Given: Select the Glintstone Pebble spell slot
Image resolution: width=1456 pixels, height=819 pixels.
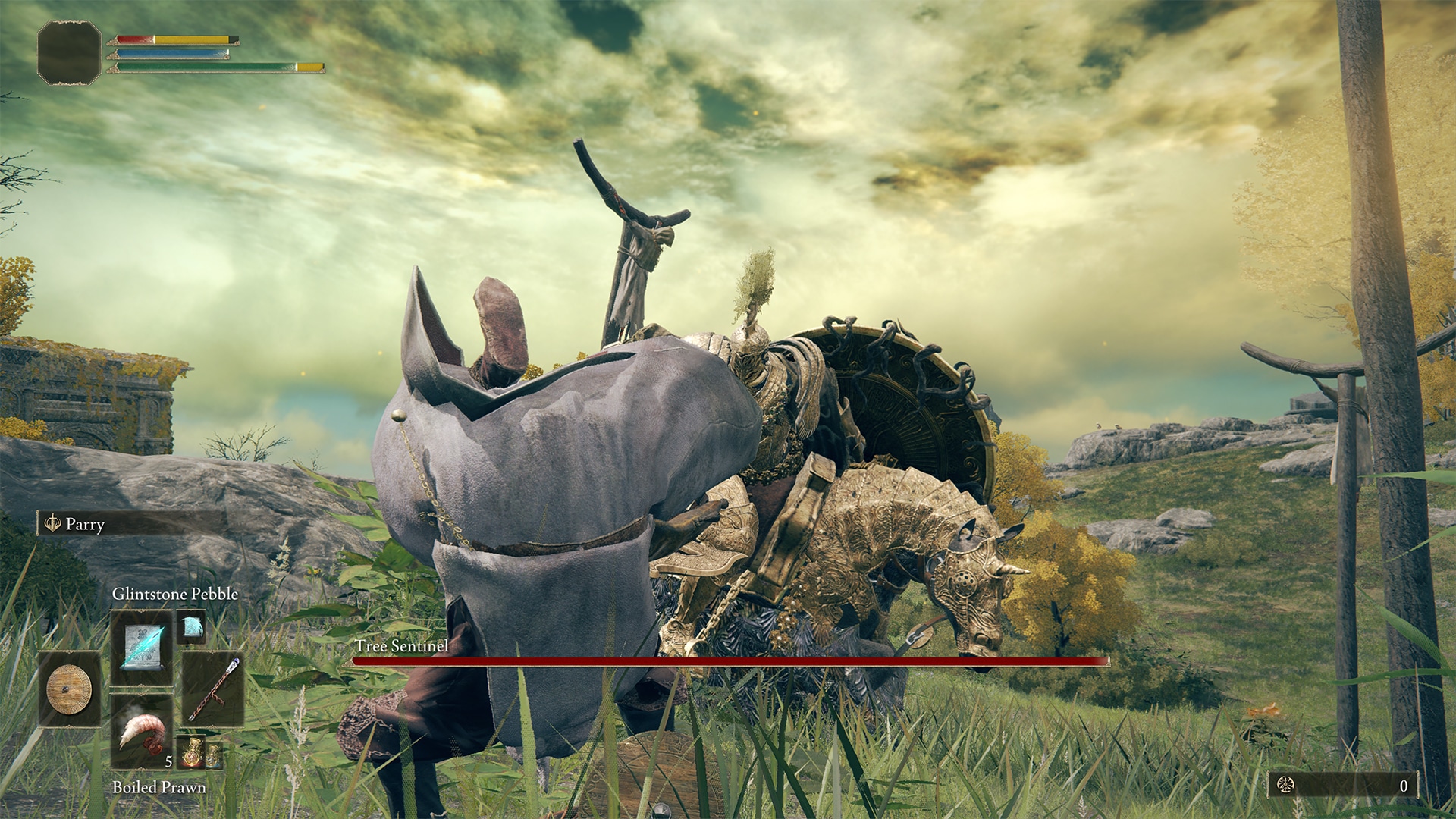Looking at the screenshot, I should click(x=142, y=648).
